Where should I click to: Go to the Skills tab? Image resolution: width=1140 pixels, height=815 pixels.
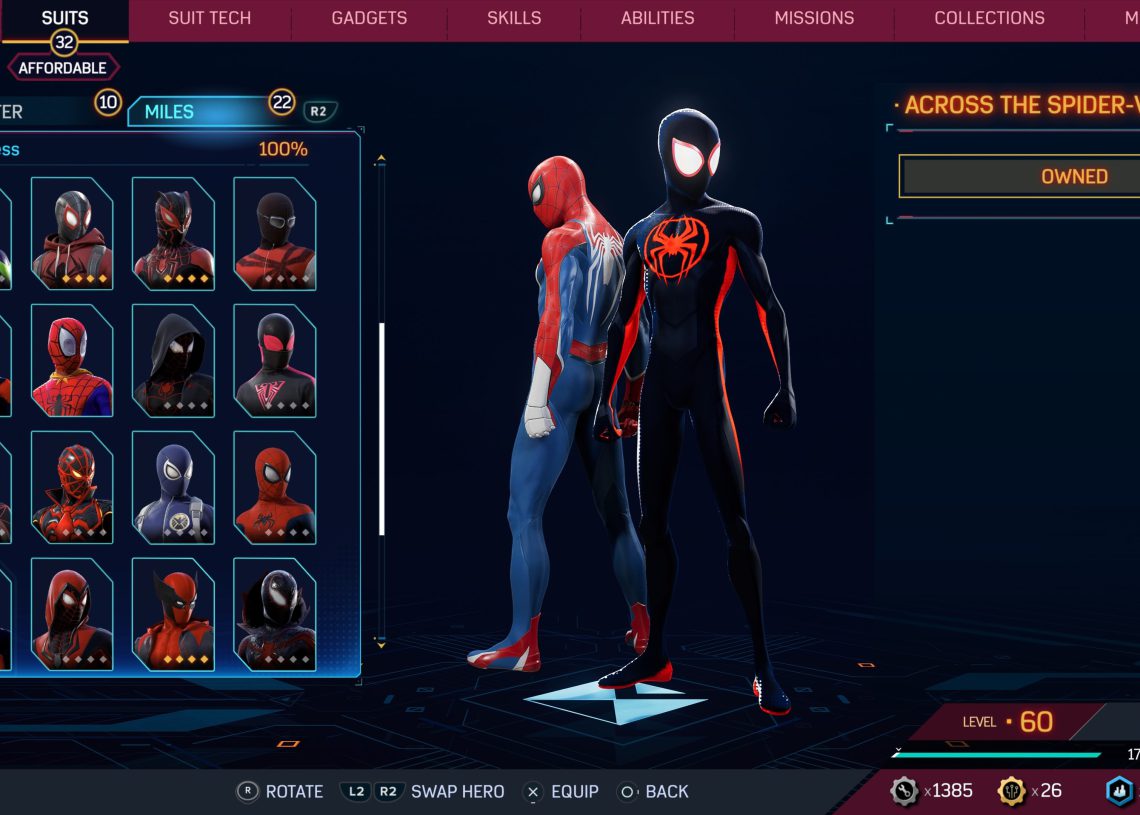(514, 18)
